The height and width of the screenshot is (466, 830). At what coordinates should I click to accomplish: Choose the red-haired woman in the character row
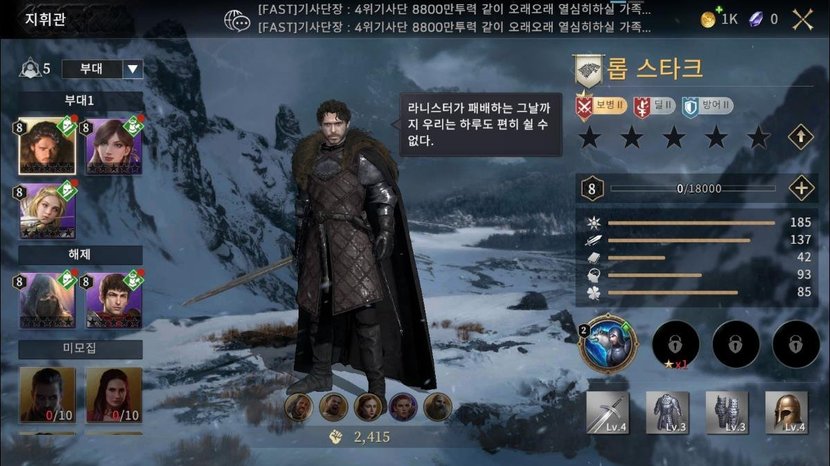coord(369,406)
